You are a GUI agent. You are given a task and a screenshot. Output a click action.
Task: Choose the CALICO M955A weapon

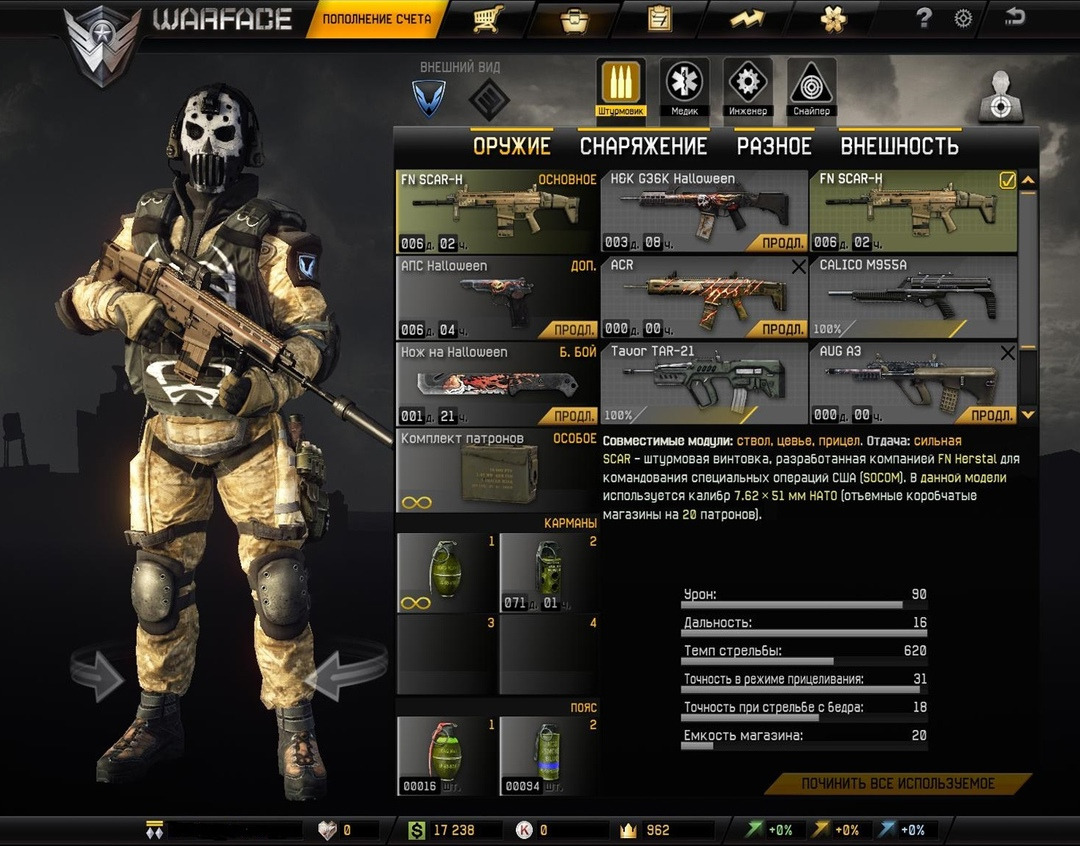pyautogui.click(x=912, y=297)
